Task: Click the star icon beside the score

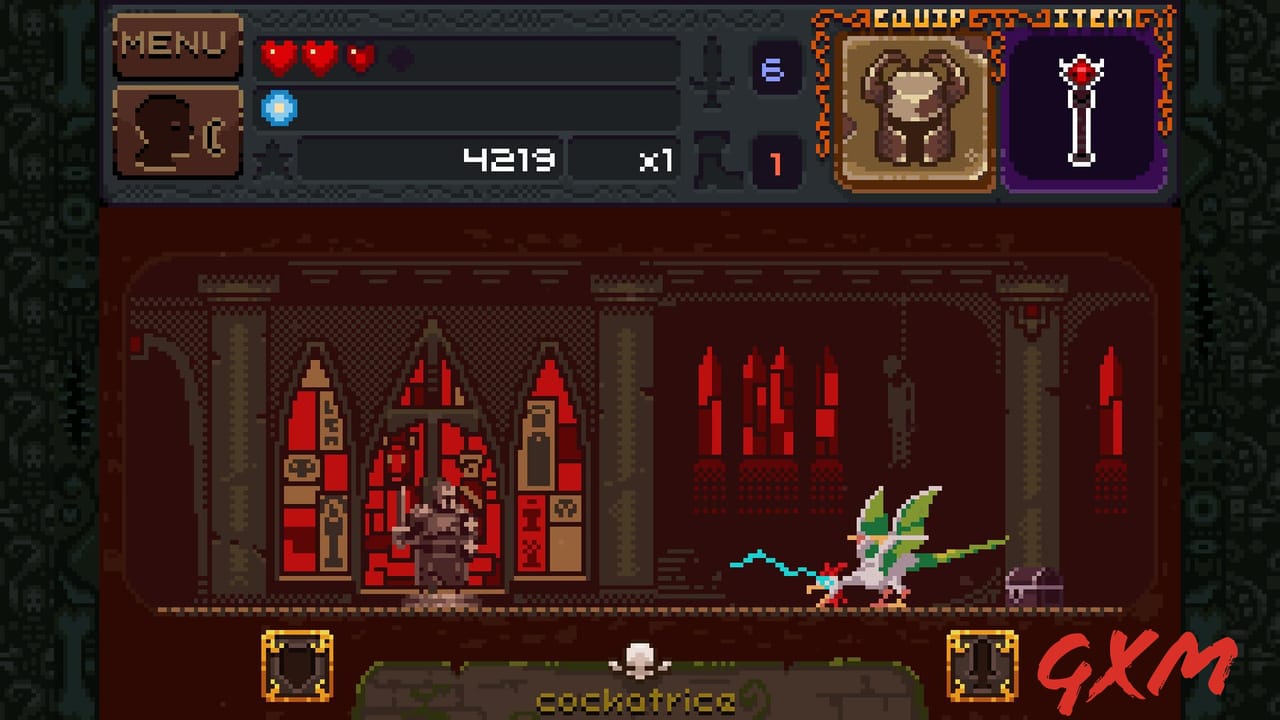Action: point(272,158)
